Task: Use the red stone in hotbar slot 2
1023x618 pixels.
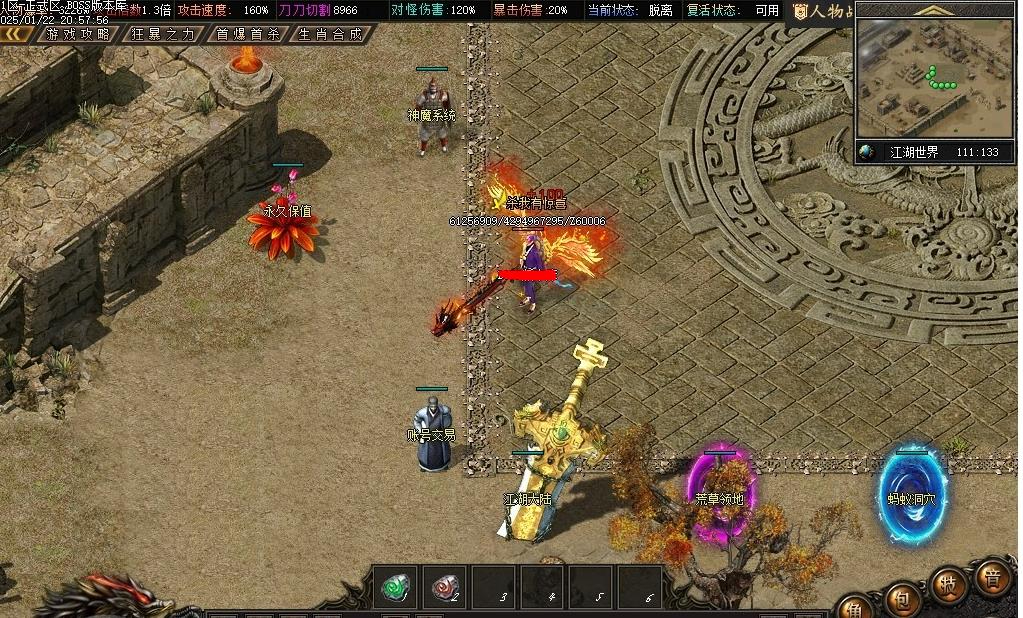Action: pos(445,587)
